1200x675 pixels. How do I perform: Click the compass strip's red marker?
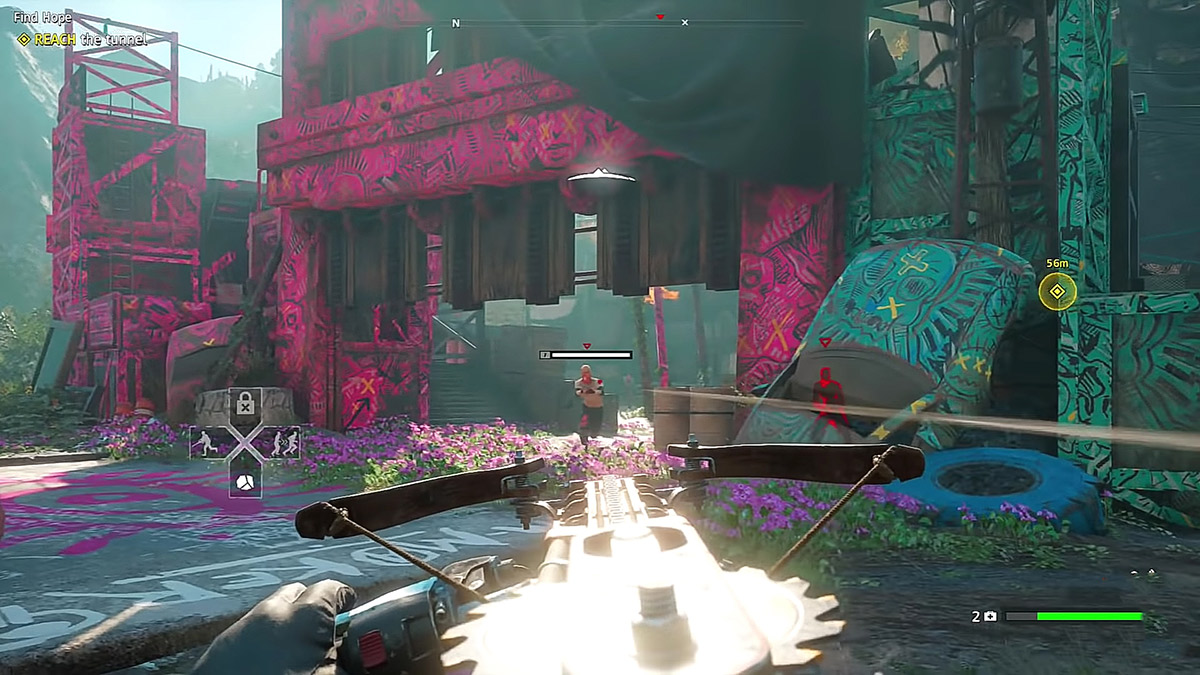tap(659, 17)
